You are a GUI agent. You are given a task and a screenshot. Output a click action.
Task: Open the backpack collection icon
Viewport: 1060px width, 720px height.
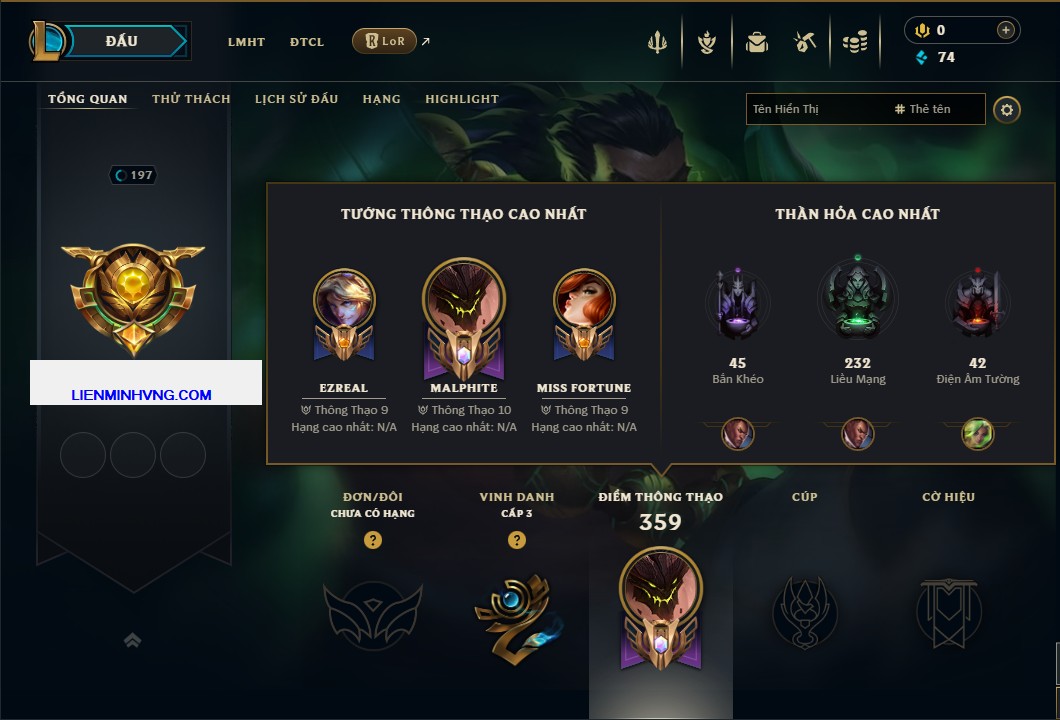756,42
